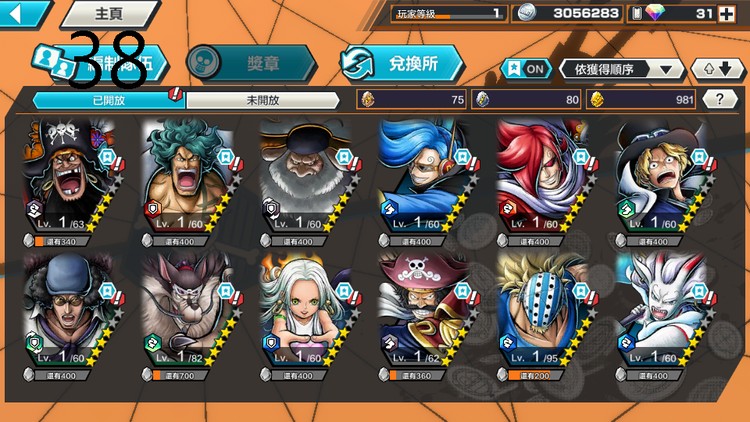
Task: Open the 兌換所 exchange shop
Action: 402,63
